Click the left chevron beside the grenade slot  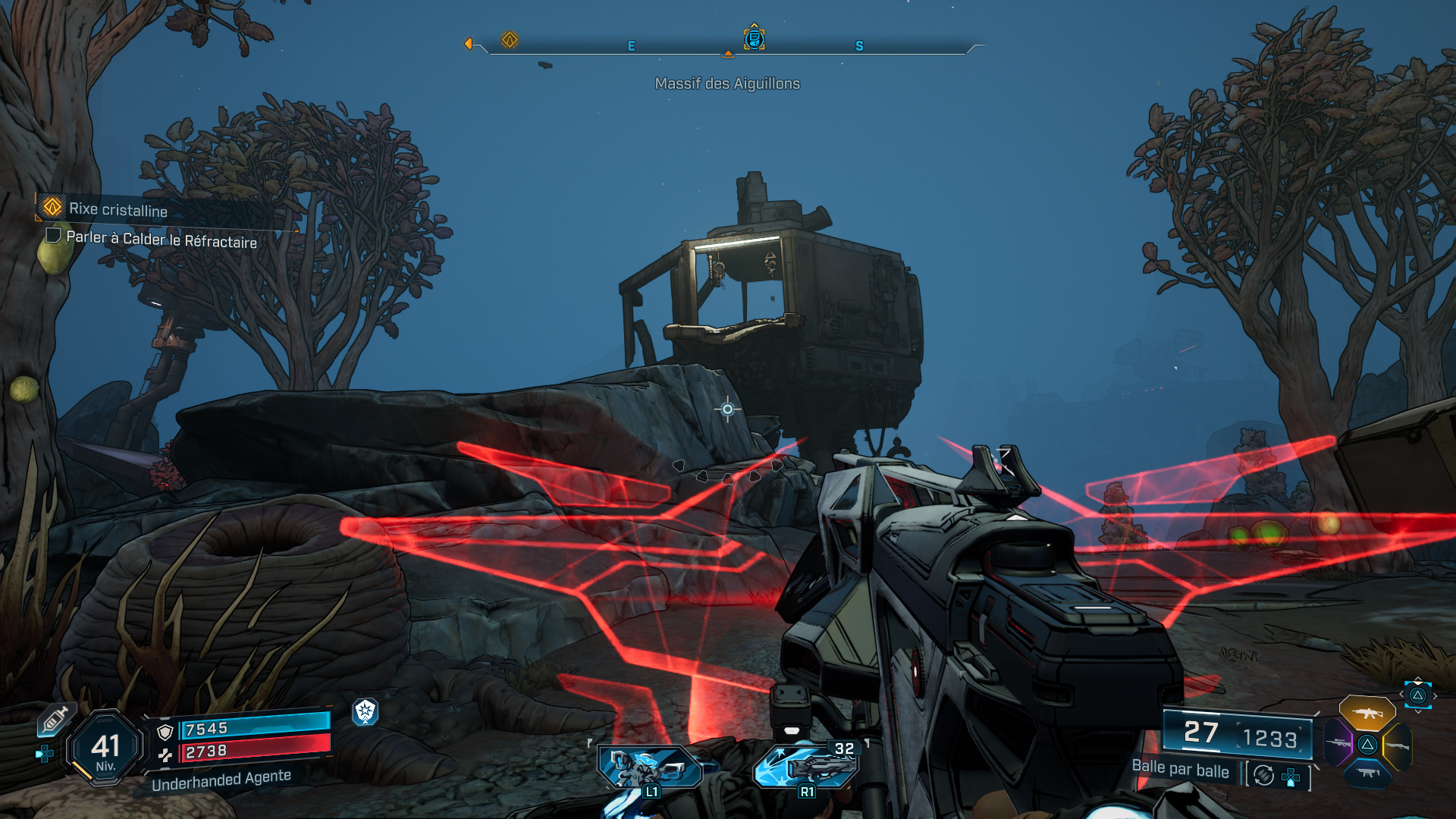pos(1401,694)
